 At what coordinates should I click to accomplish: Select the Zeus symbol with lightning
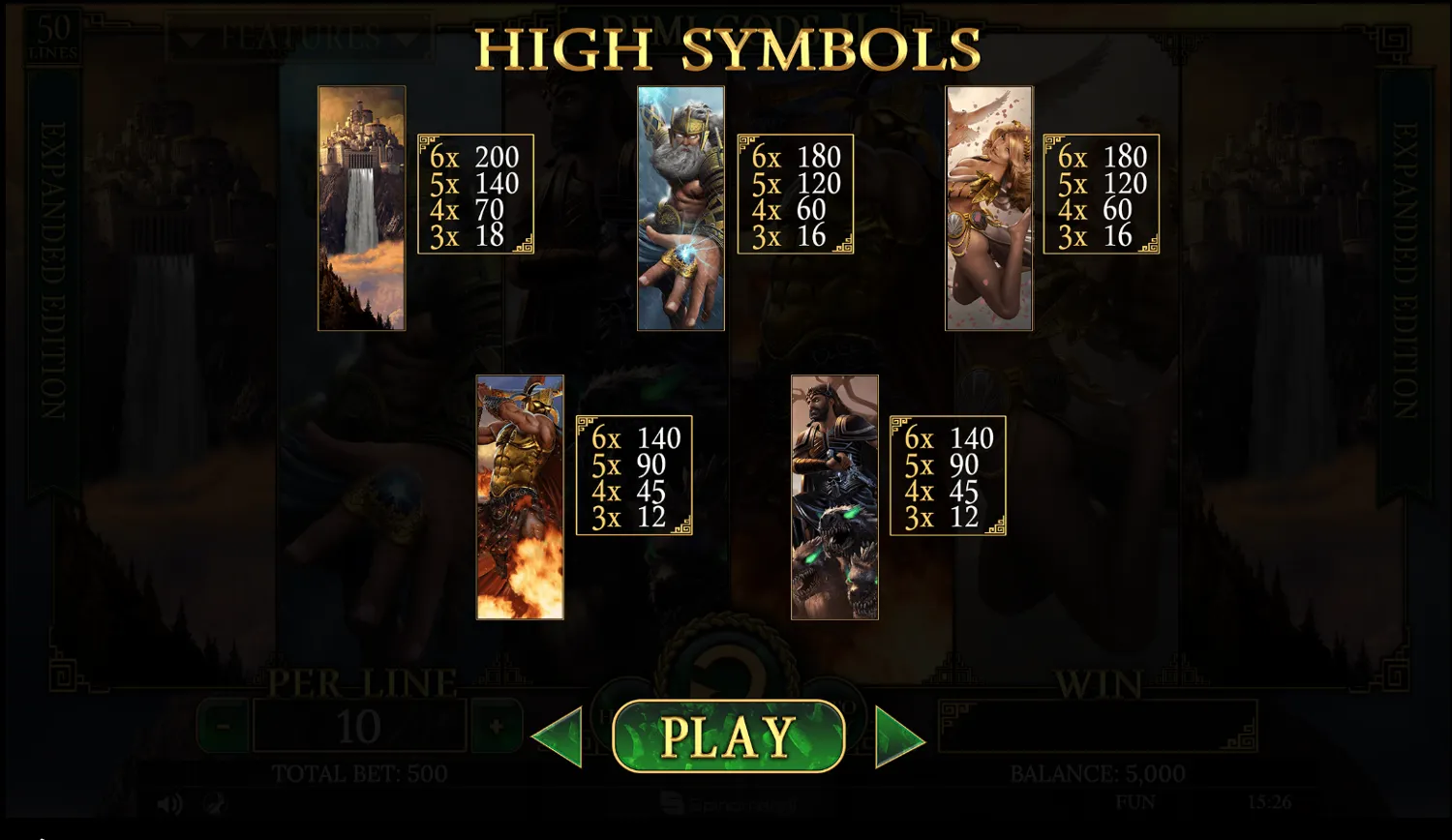pyautogui.click(x=680, y=208)
